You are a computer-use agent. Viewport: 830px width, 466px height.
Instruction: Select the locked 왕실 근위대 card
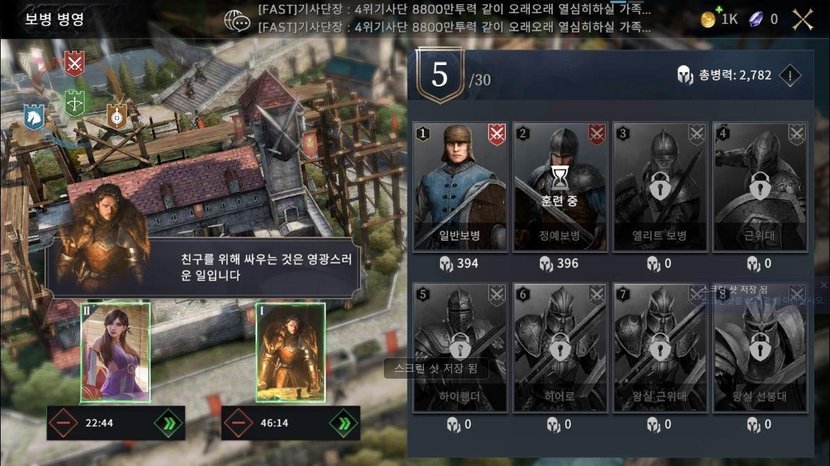(x=660, y=347)
